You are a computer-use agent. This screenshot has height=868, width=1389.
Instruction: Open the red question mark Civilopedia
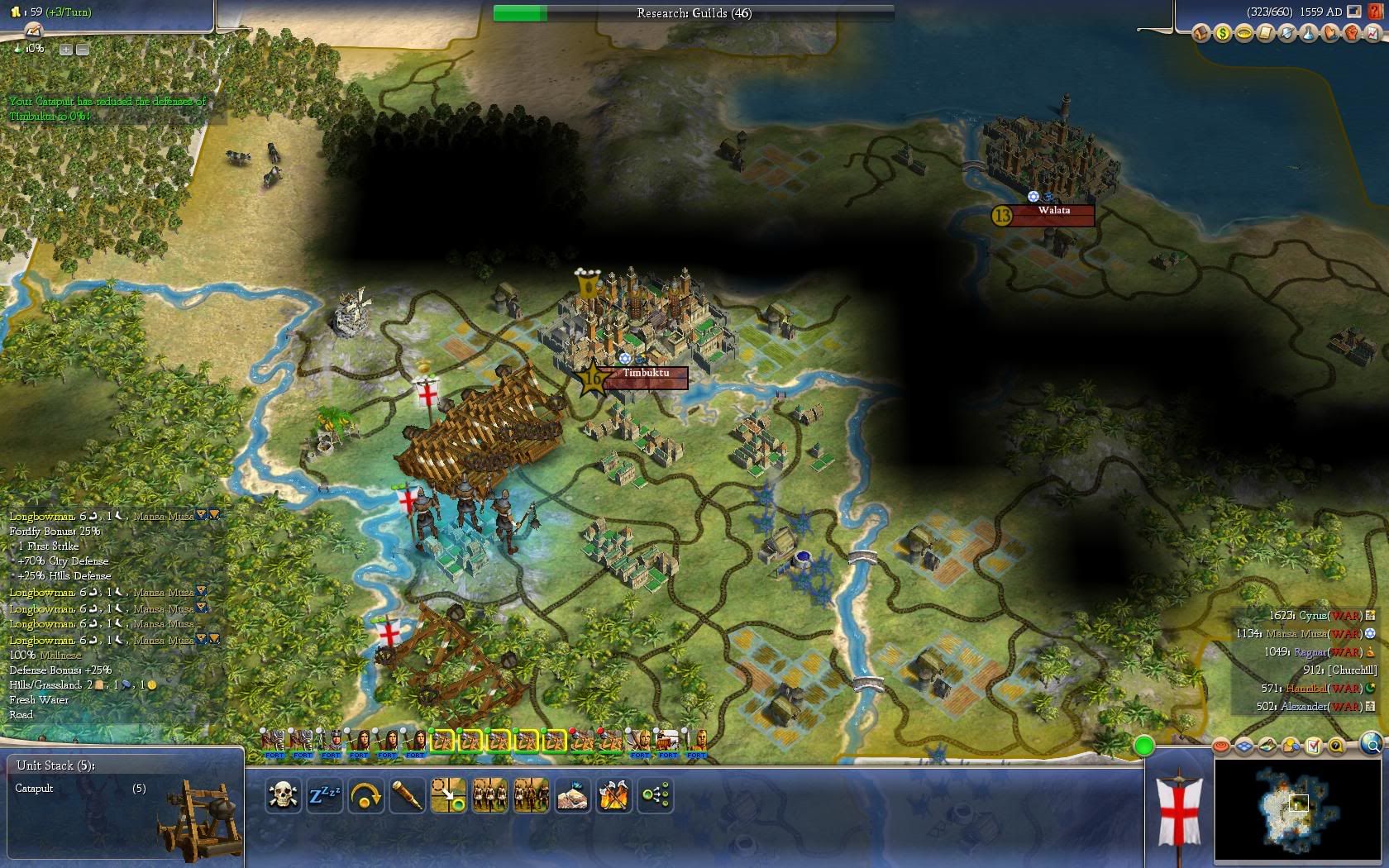pos(1374,12)
